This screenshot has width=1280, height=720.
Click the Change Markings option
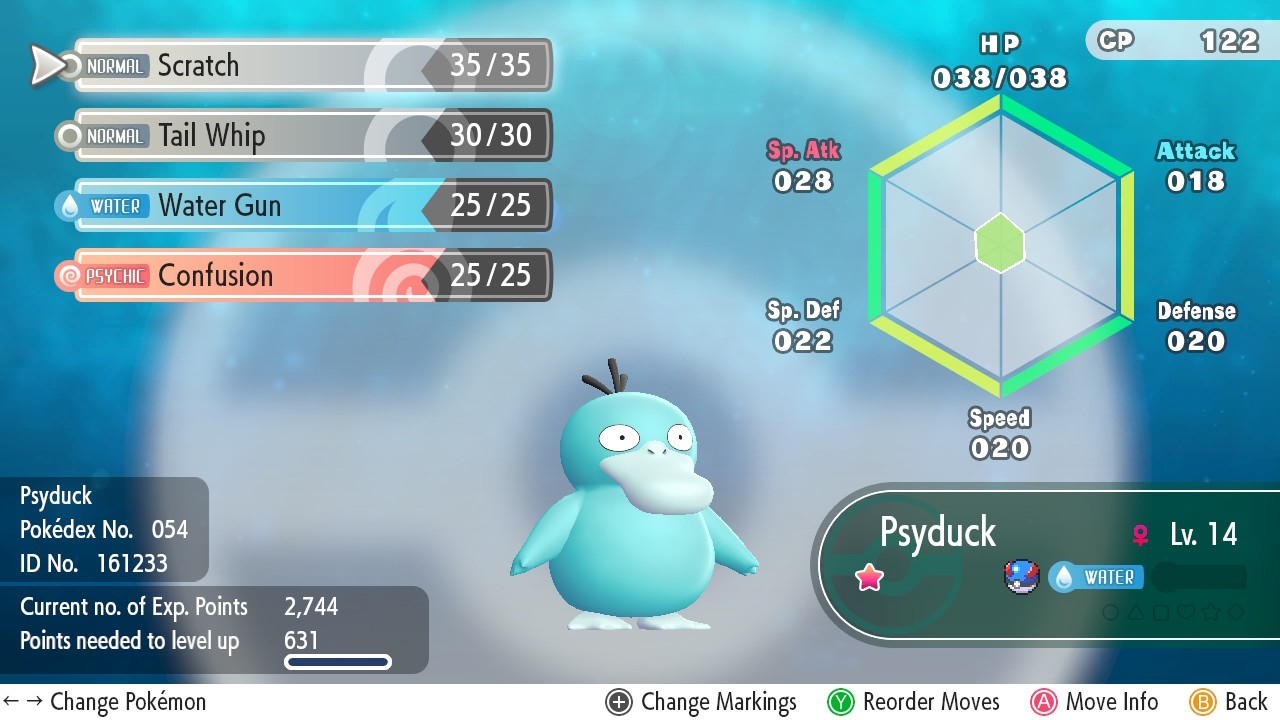[702, 702]
